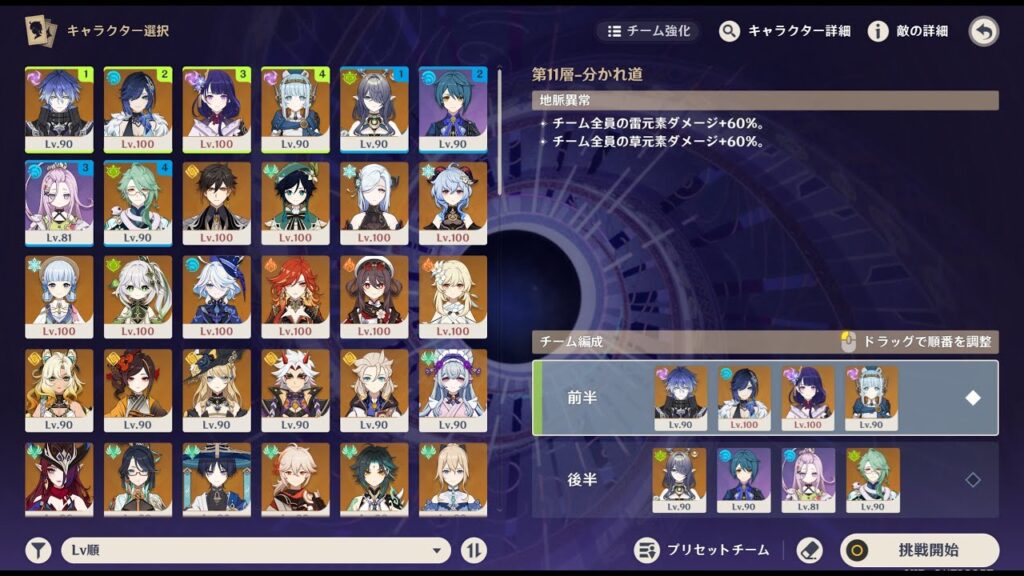This screenshot has width=1024, height=576.
Task: Show キャラクター詳細 character details
Action: (x=785, y=31)
